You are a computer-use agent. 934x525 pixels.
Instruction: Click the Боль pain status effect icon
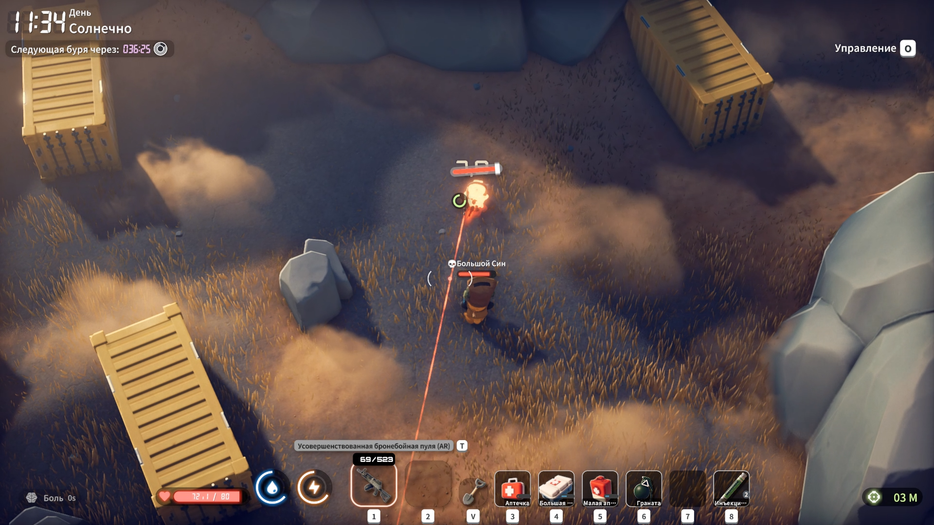(32, 498)
